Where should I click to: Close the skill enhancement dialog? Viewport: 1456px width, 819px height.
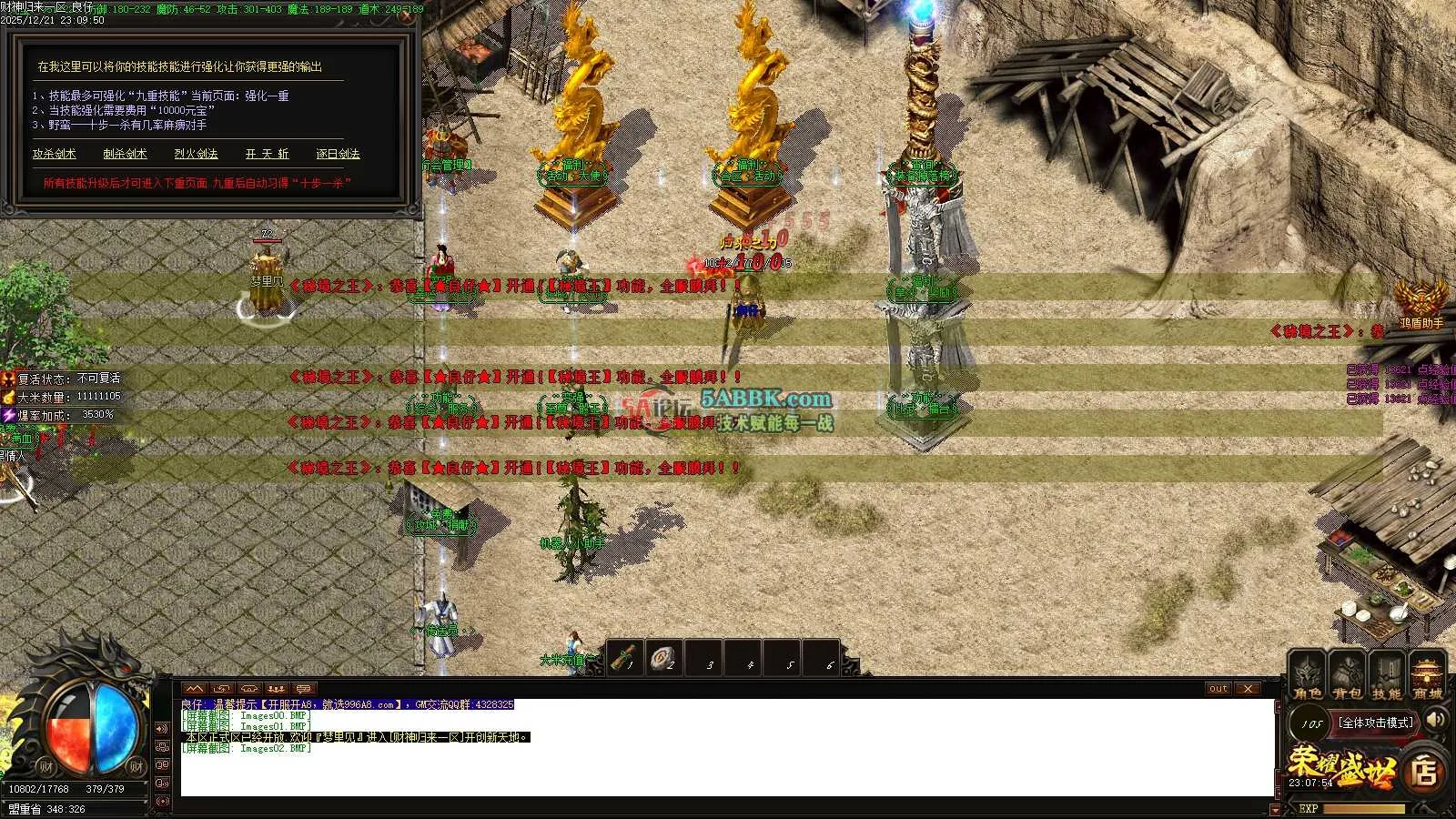pos(409,16)
